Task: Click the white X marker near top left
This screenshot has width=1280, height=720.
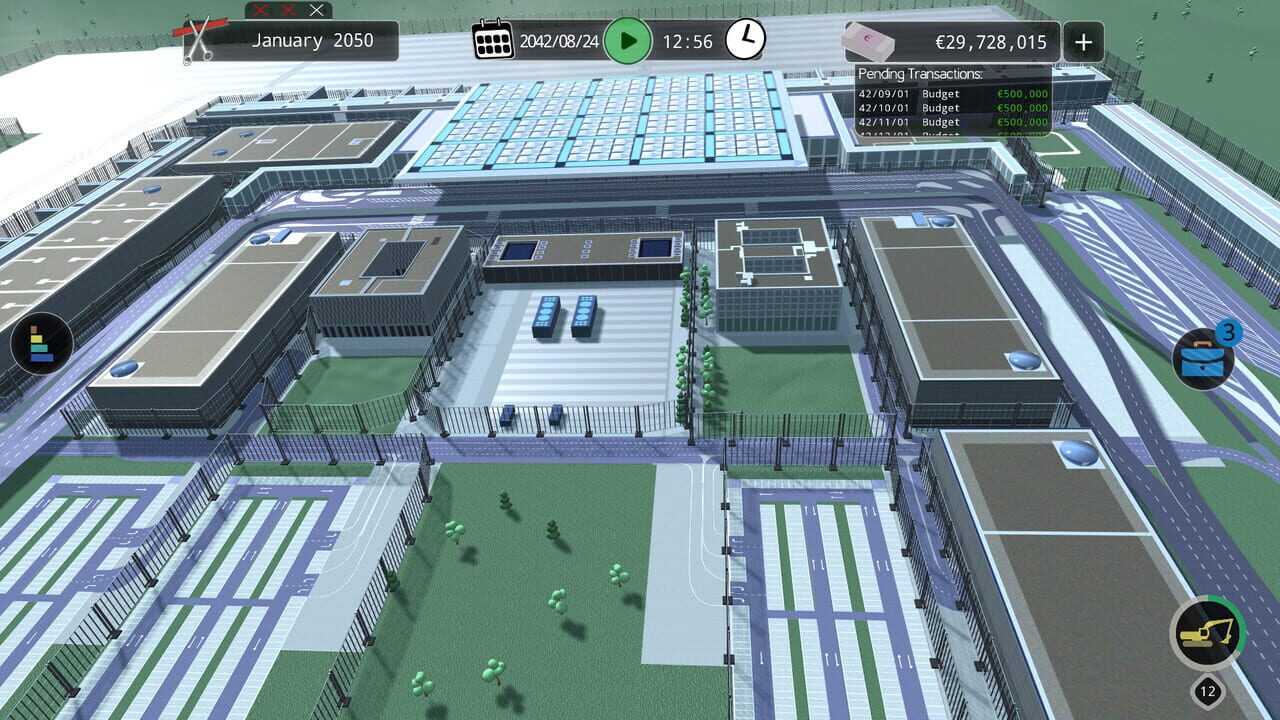Action: (317, 11)
